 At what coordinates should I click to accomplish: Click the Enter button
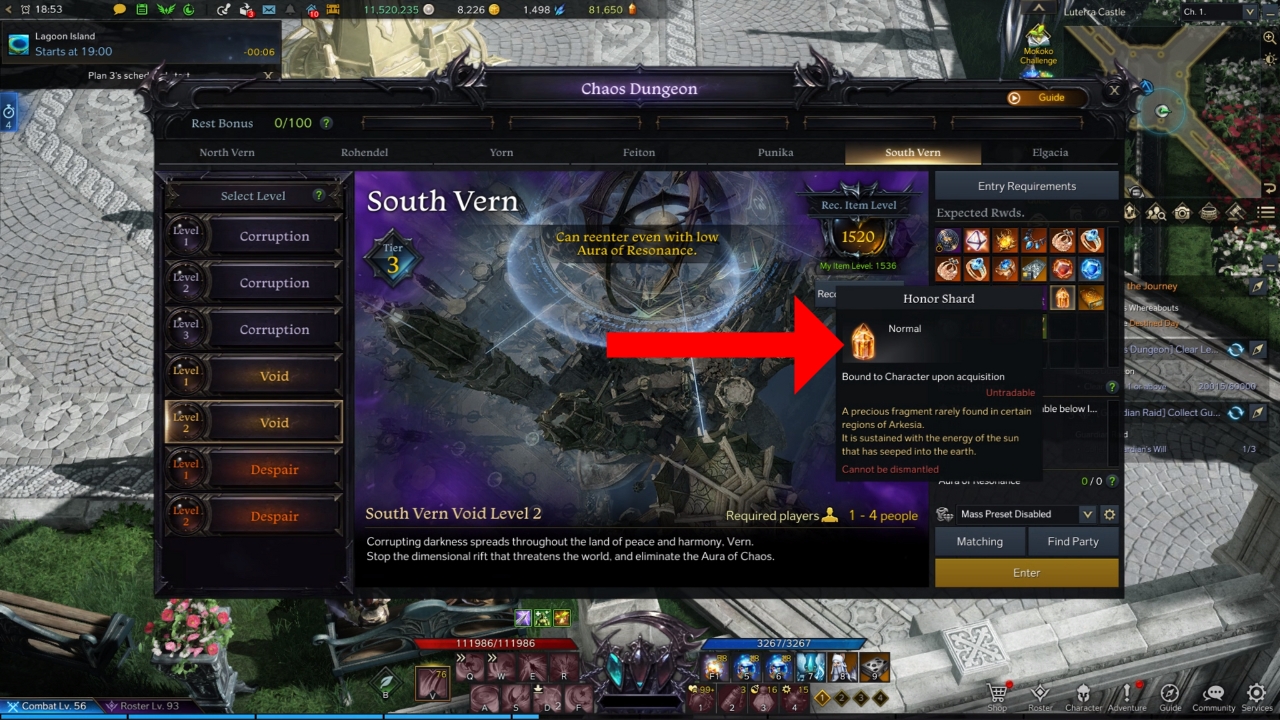tap(1026, 573)
